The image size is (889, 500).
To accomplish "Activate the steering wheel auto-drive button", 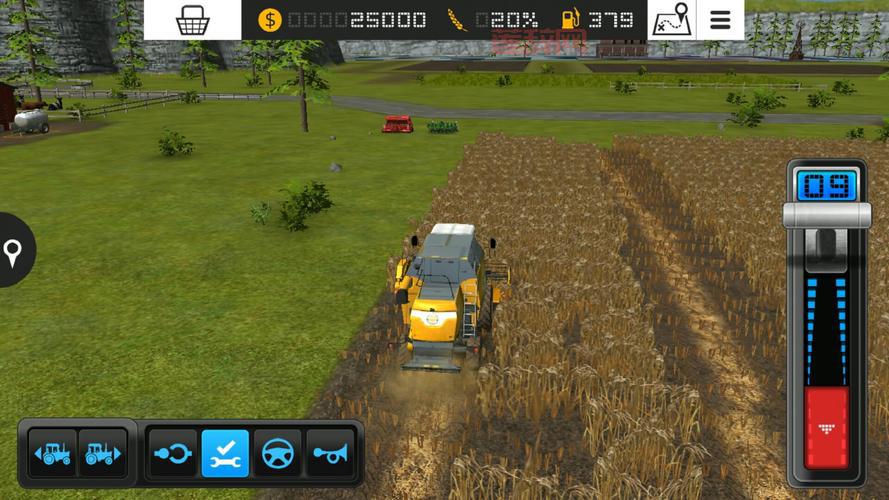I will 277,453.
